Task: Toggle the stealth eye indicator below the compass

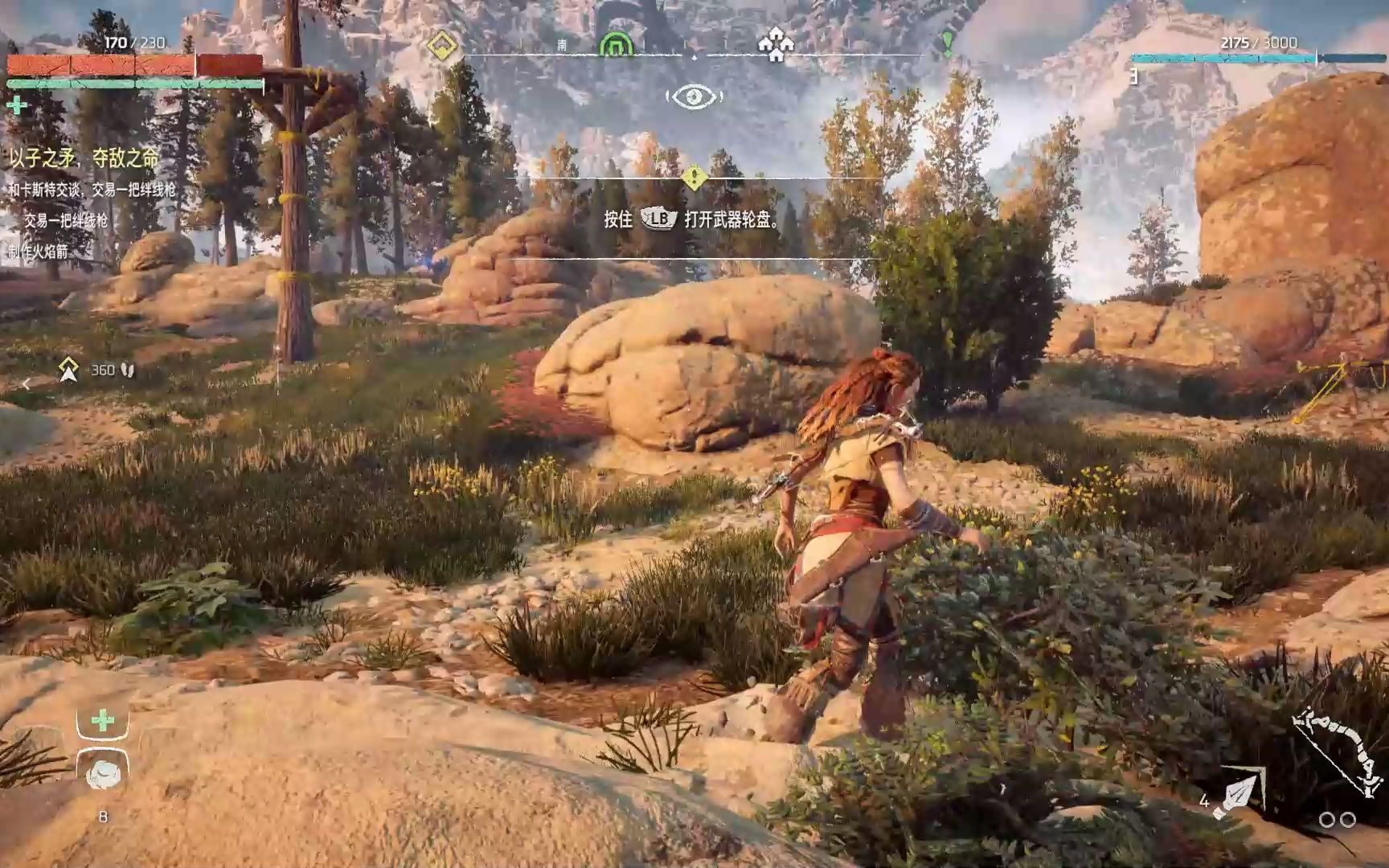Action: pos(695,96)
